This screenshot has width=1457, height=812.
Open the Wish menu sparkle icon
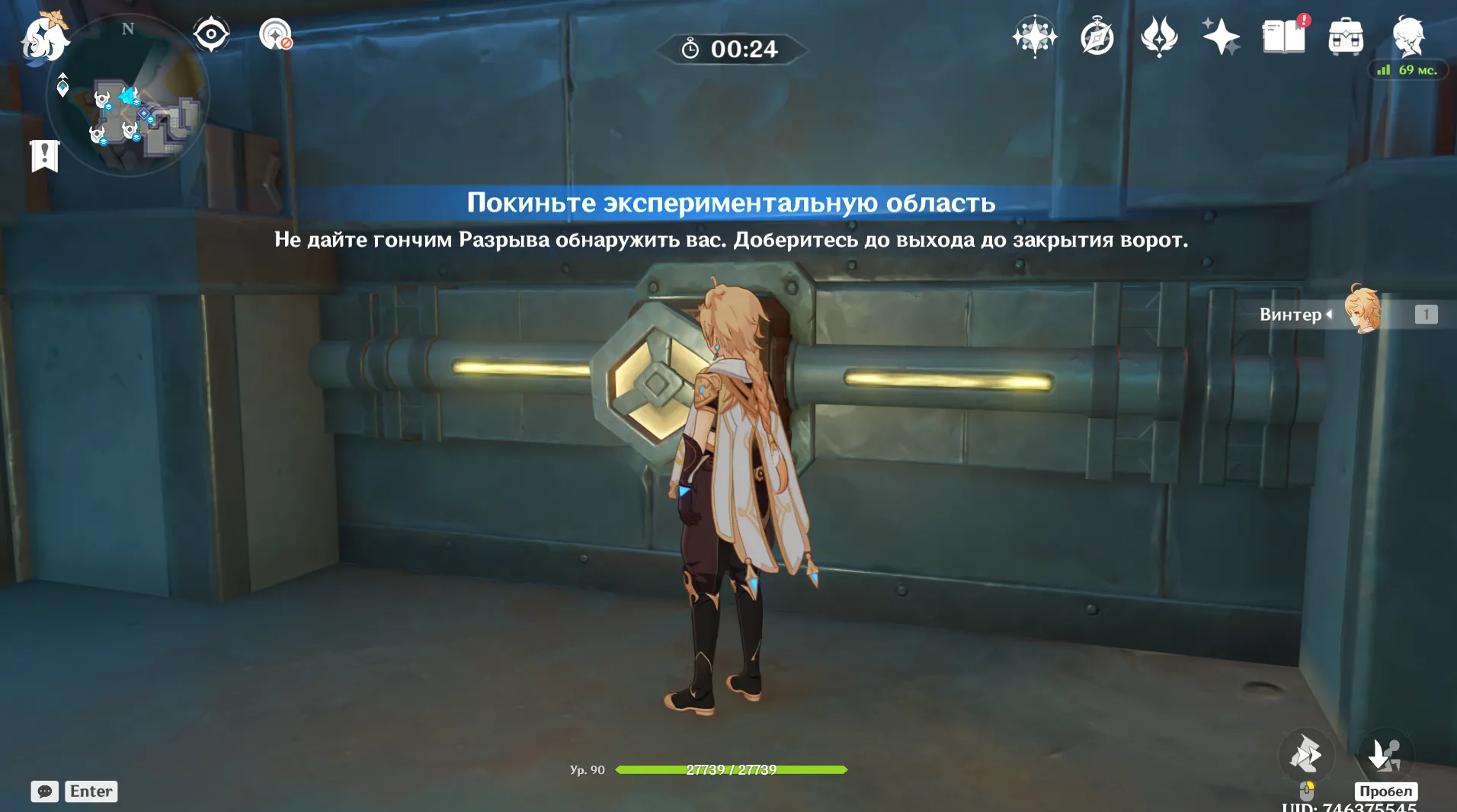1220,35
